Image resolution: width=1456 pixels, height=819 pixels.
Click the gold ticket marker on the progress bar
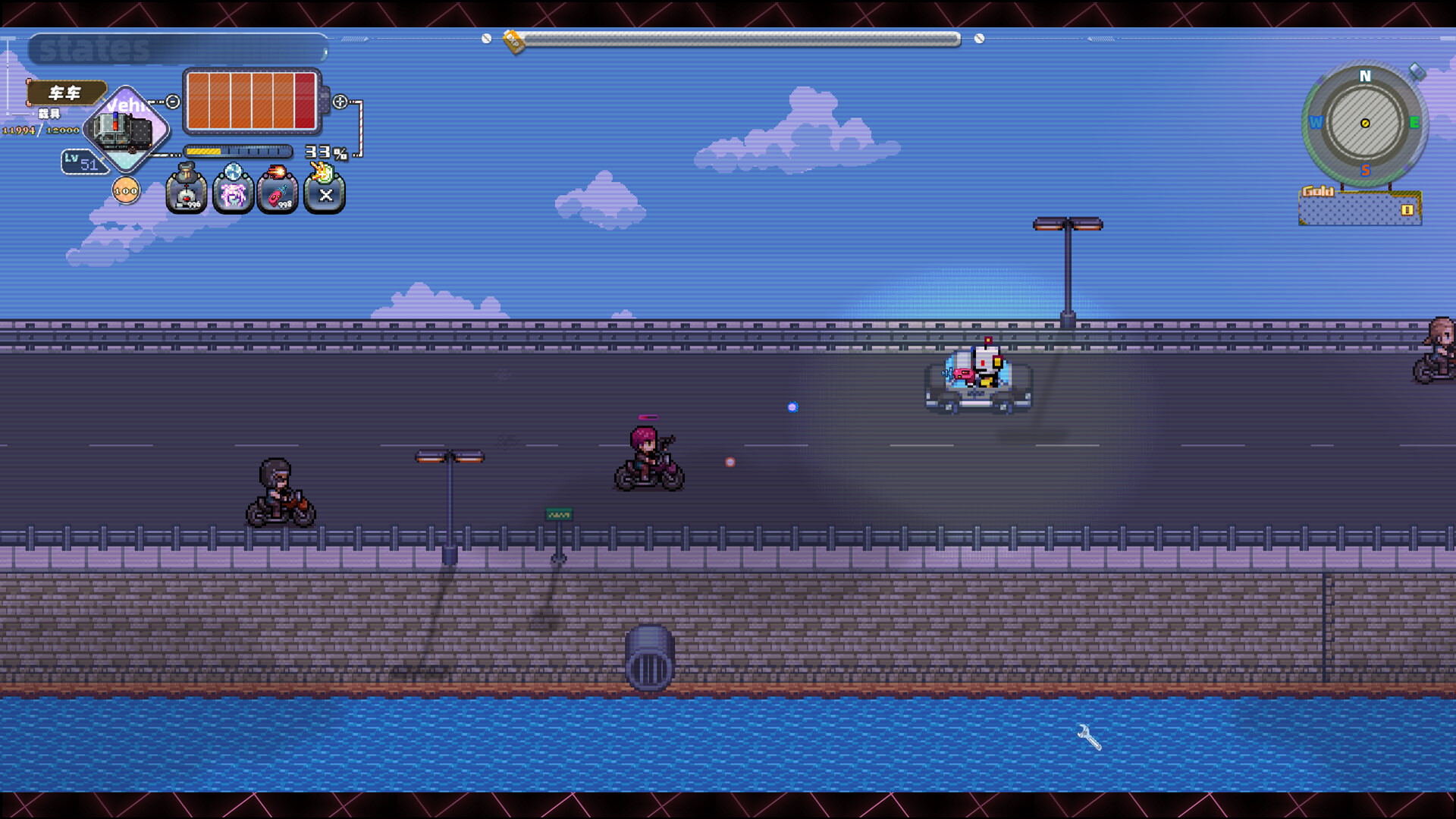pos(514,41)
